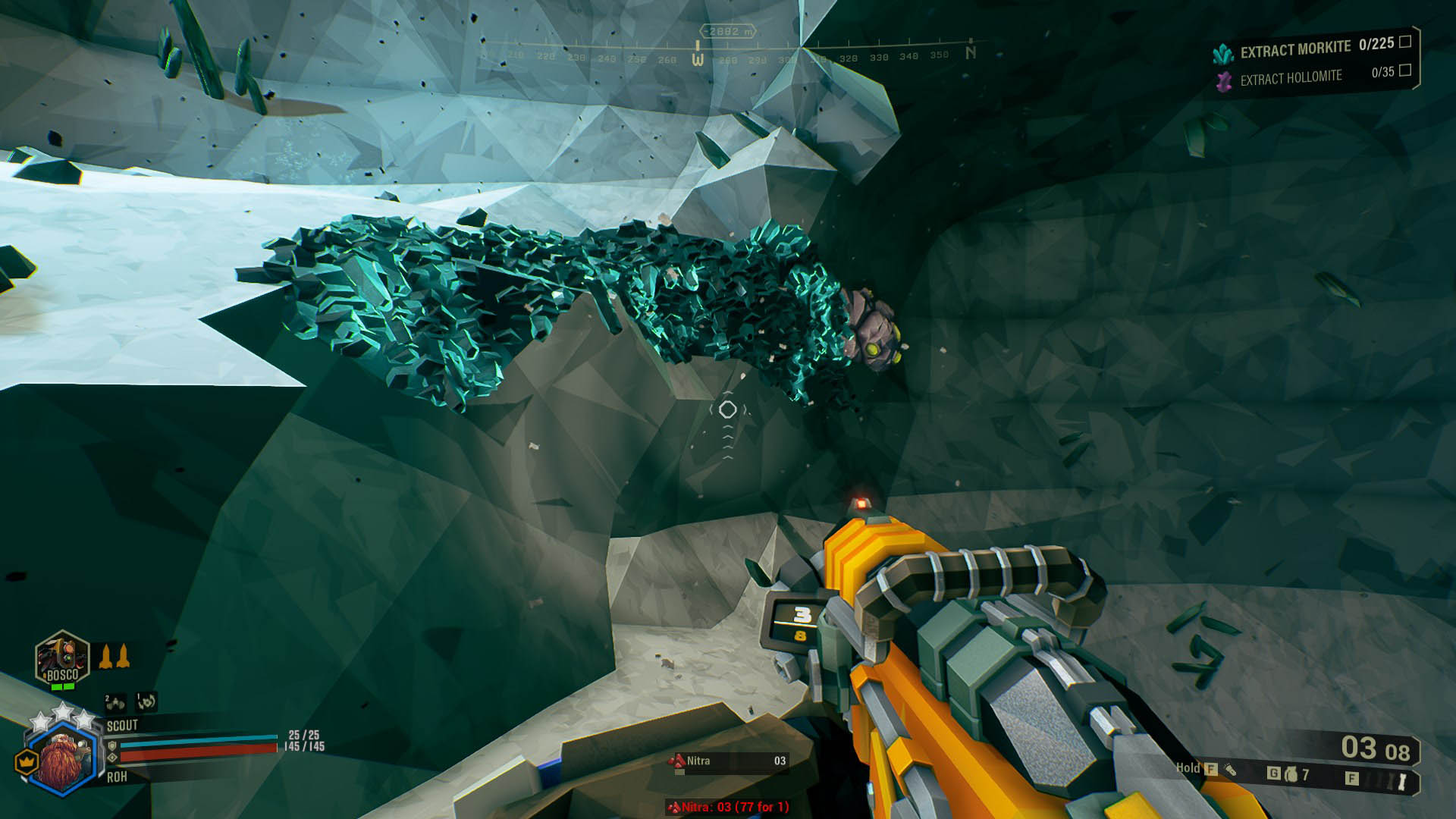Click the player name ROH
This screenshot has width=1456, height=819.
(117, 777)
